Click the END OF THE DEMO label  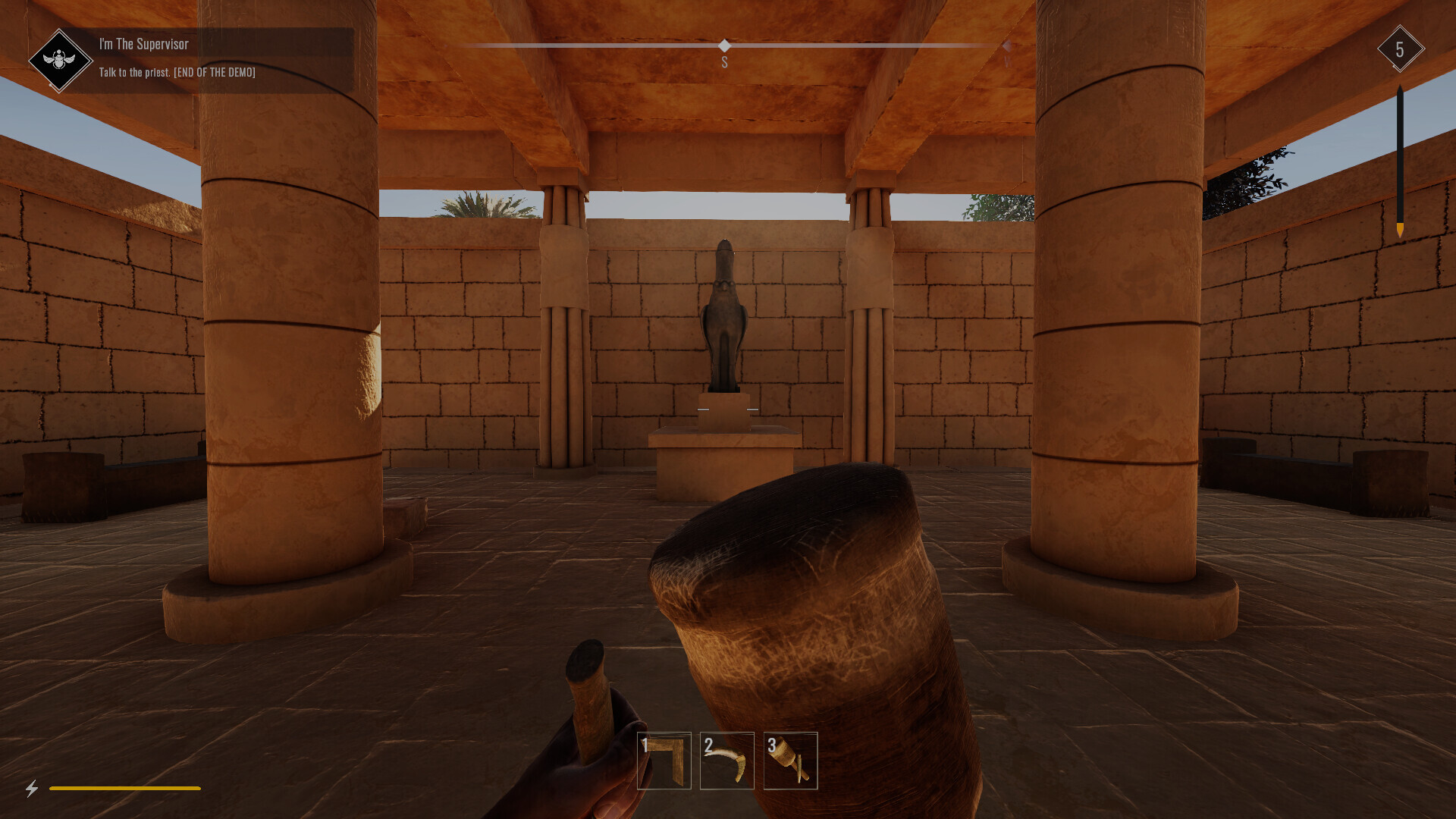215,73
